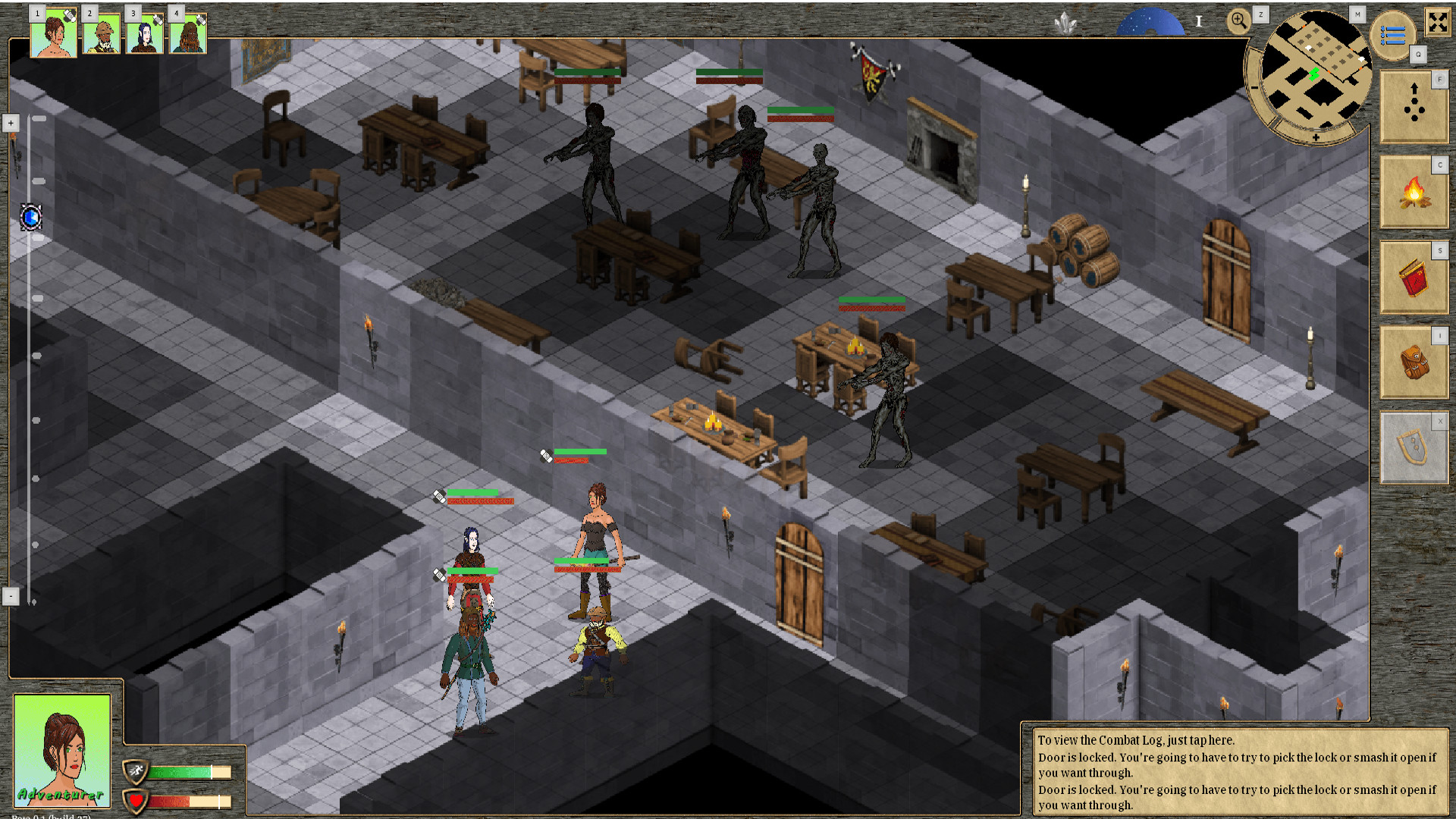Click the Adventurer portrait thumbnail

pyautogui.click(x=63, y=751)
